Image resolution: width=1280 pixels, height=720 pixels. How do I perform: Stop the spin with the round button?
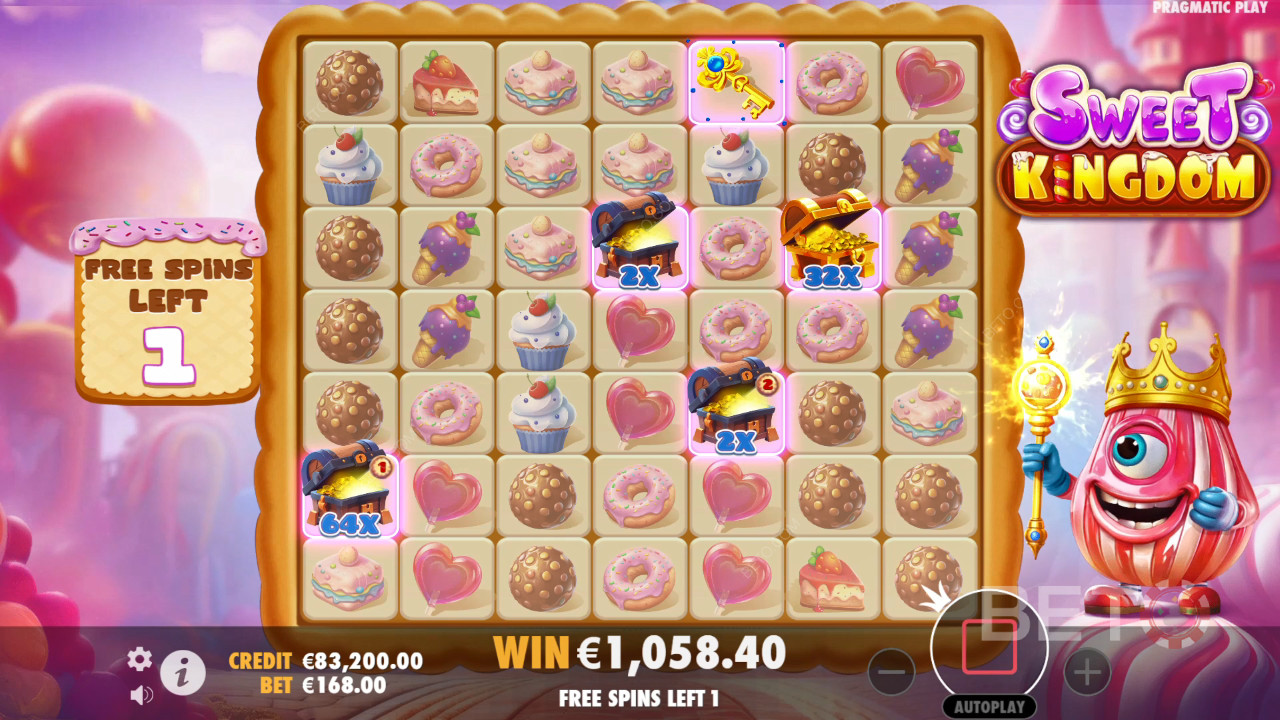coord(989,647)
